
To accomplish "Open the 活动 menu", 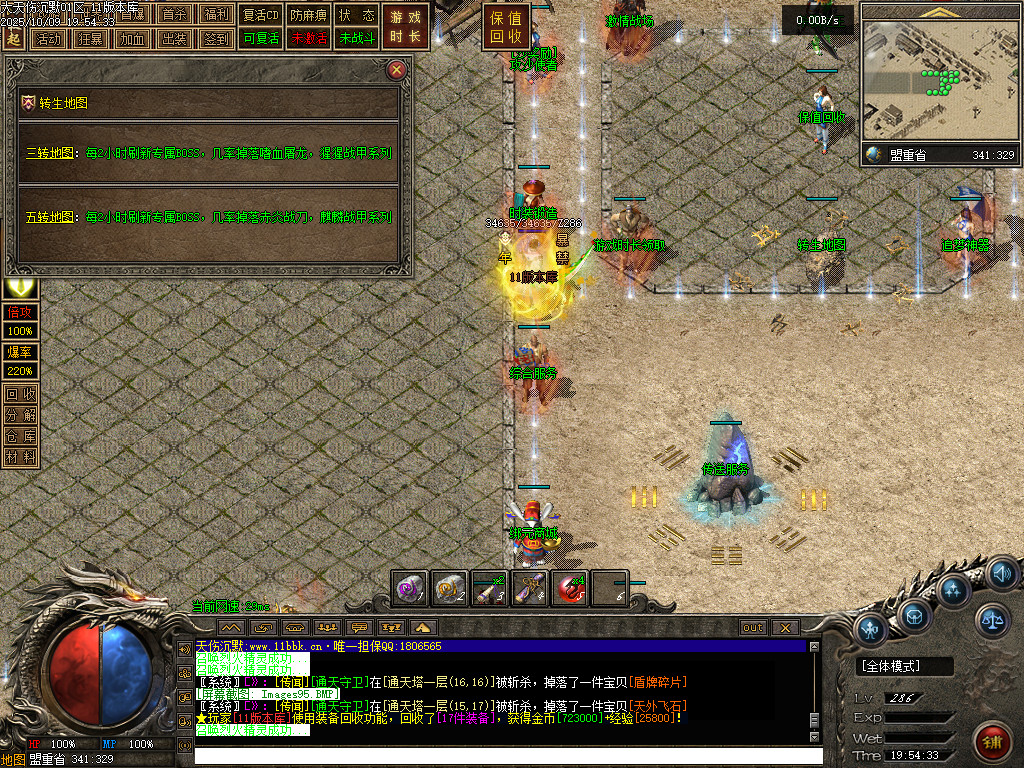I will [x=47, y=39].
